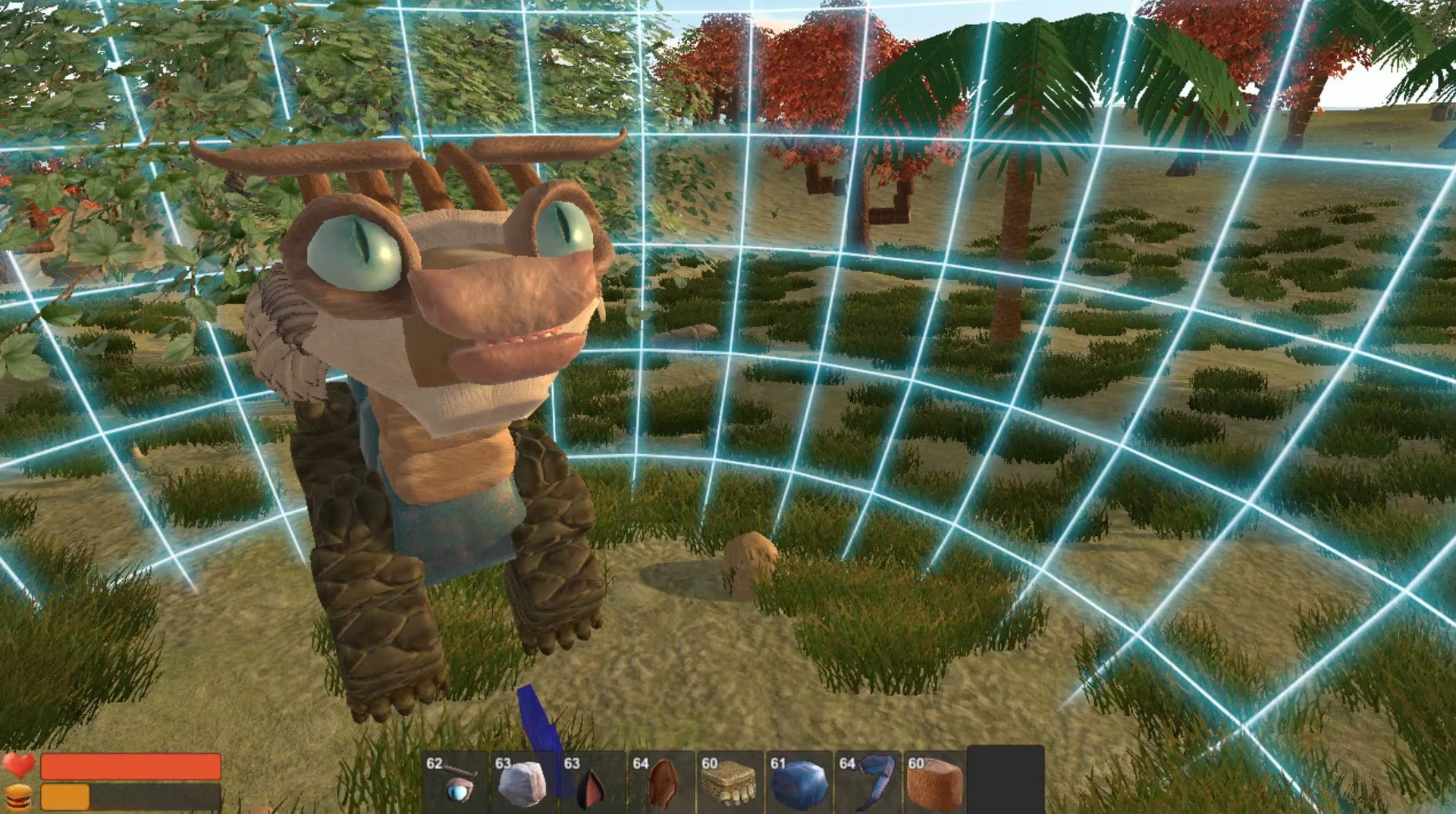Screen dimensions: 1456x814
Task: Toggle the eye item slot selection off
Action: (x=457, y=786)
